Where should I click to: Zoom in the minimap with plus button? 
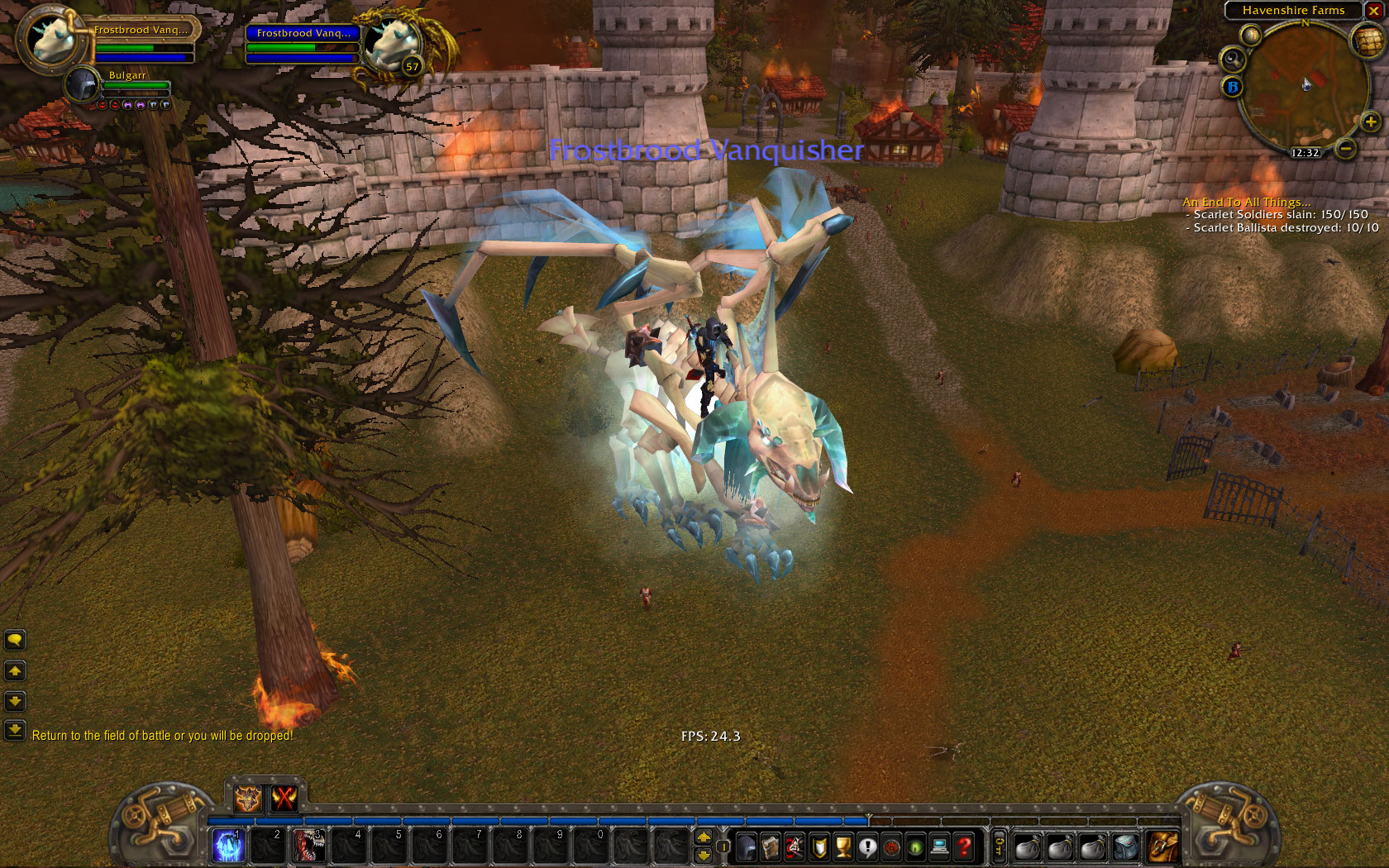coord(1370,122)
